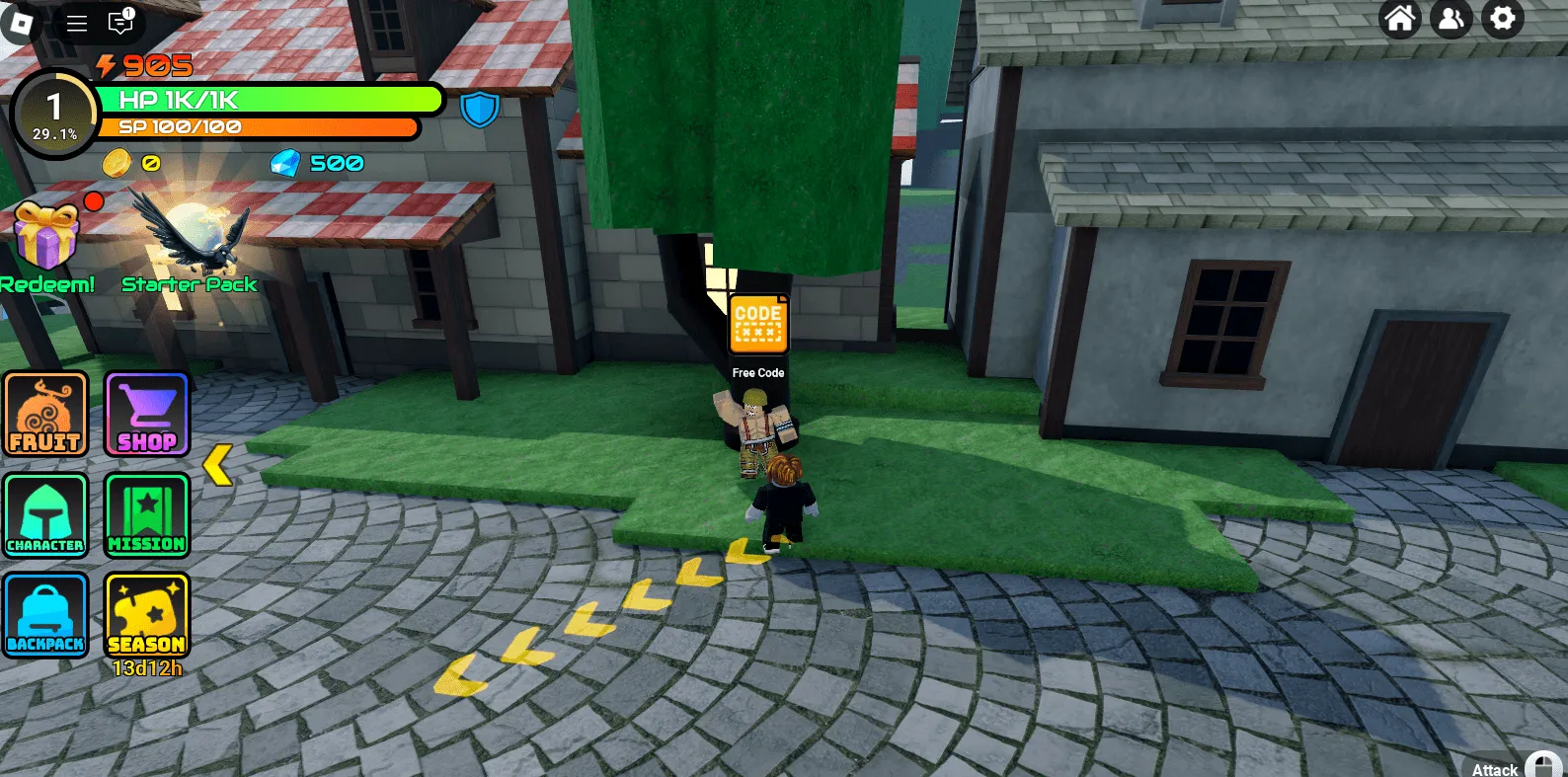The height and width of the screenshot is (777, 1568).
Task: Open the Friends player list
Action: click(x=1450, y=18)
